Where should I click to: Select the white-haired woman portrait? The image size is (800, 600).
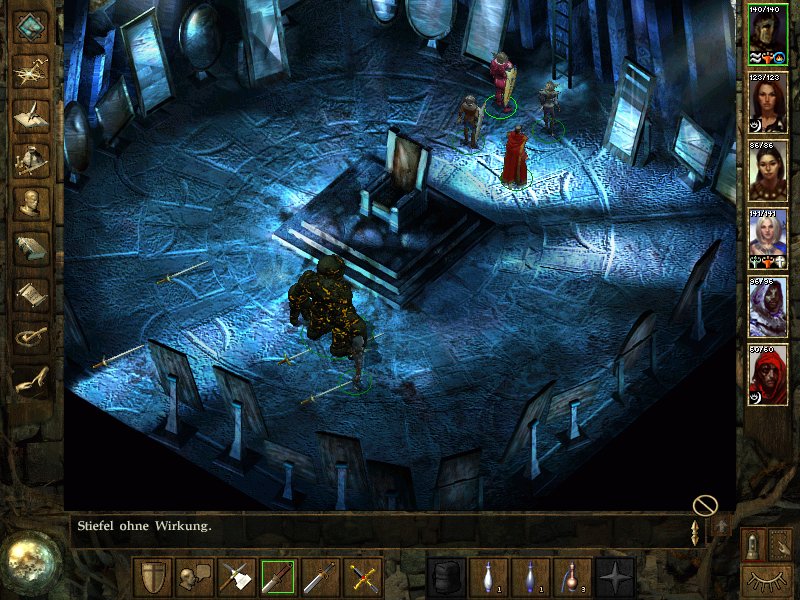[x=767, y=241]
